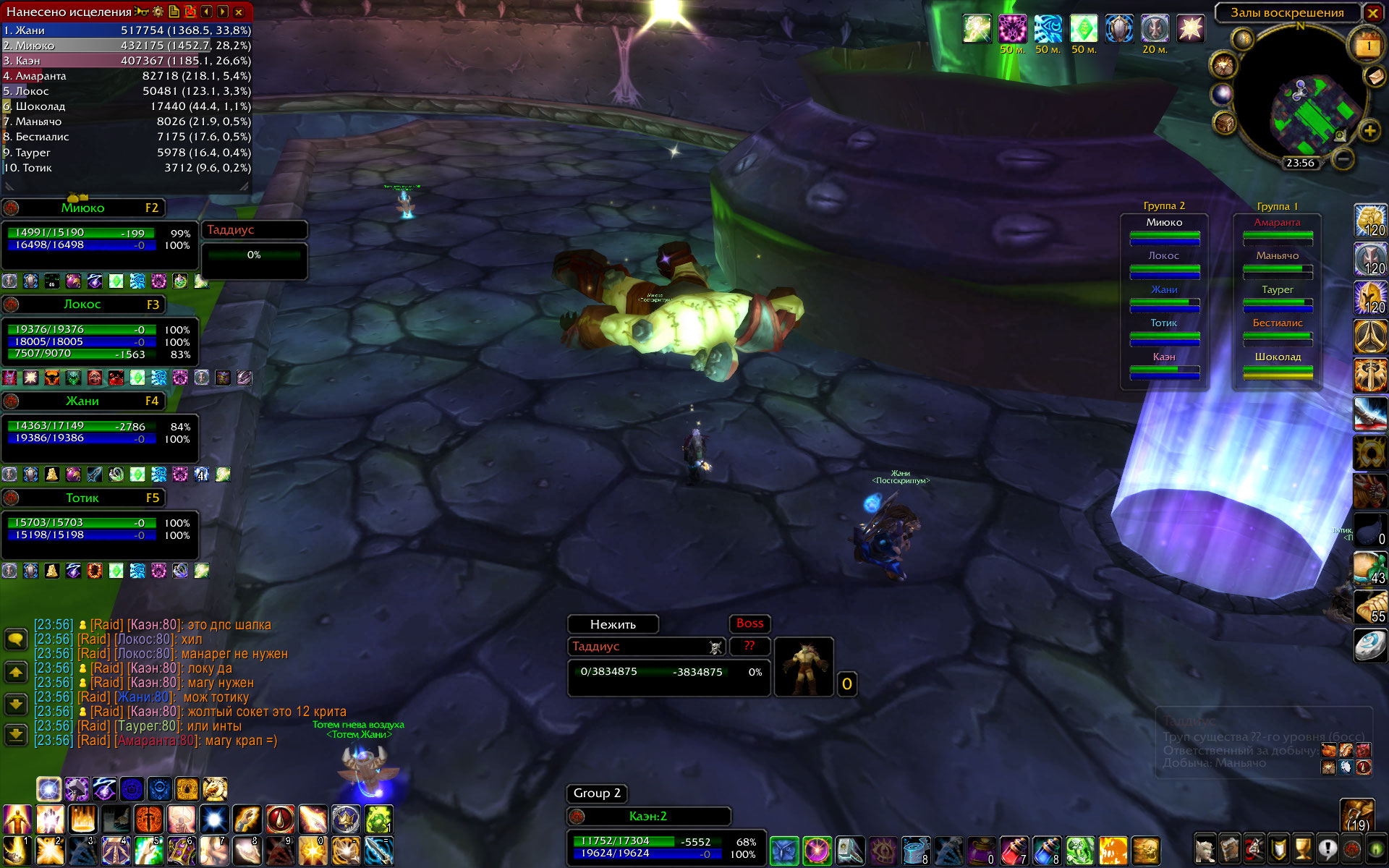Zoom out the minimap
This screenshot has height=868, width=1389.
pyautogui.click(x=1343, y=158)
